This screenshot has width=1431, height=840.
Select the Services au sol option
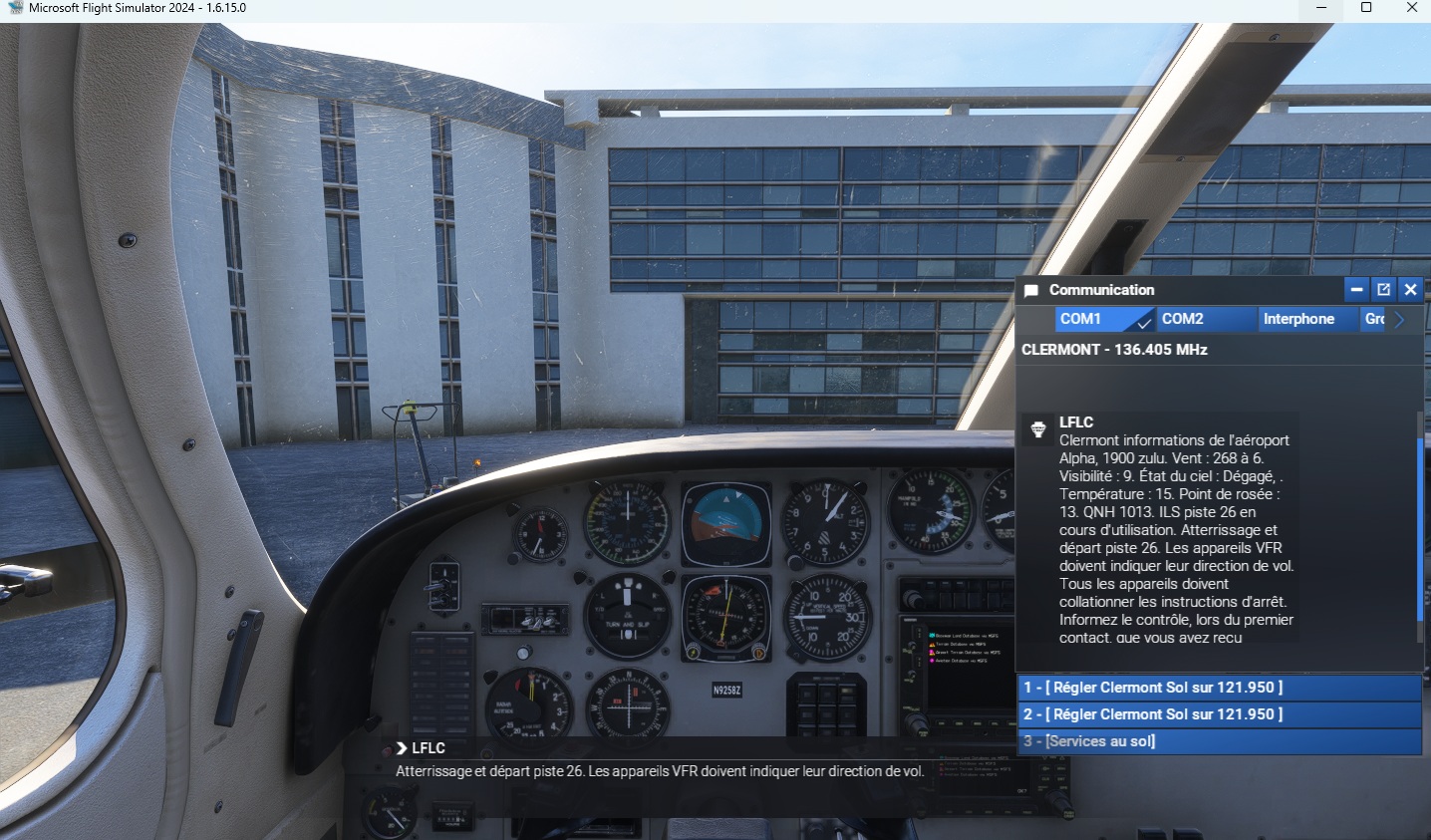tap(1220, 741)
